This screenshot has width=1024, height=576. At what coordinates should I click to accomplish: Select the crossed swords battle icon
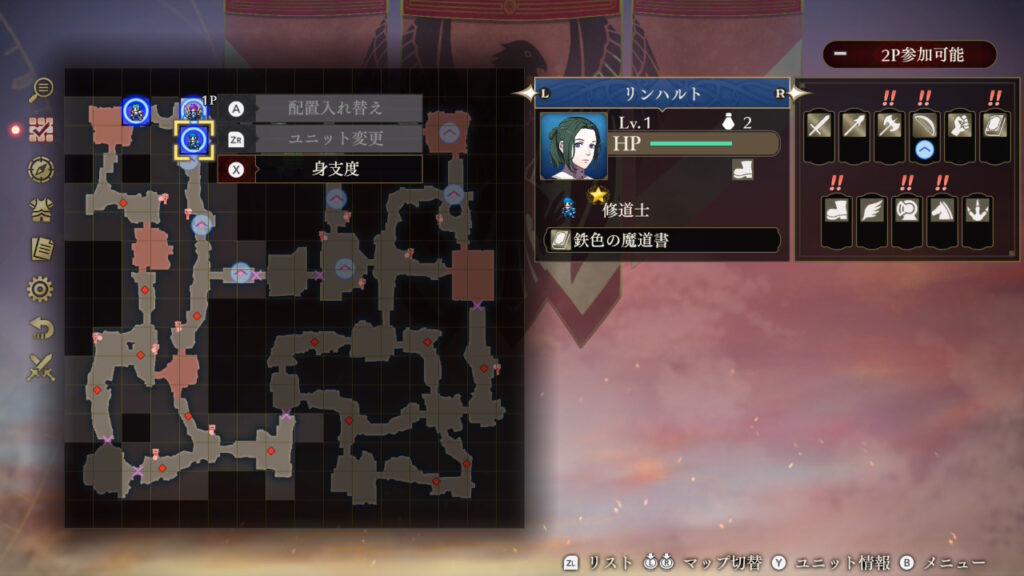(x=41, y=368)
